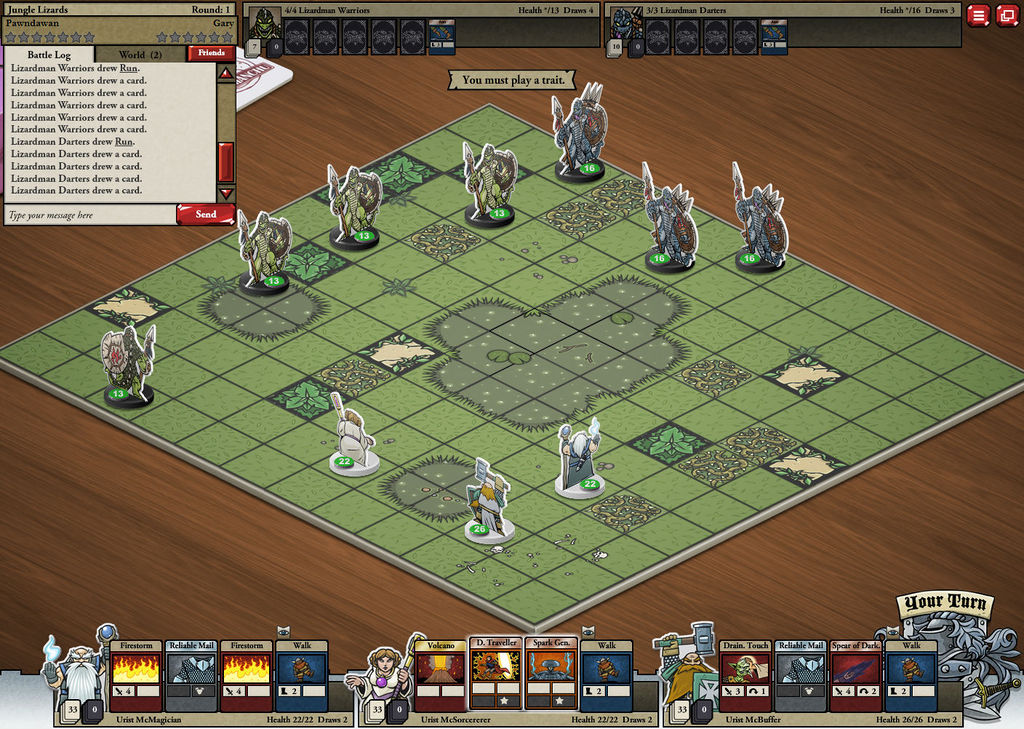Open the Friends list
Image resolution: width=1024 pixels, height=729 pixels.
pyautogui.click(x=211, y=53)
